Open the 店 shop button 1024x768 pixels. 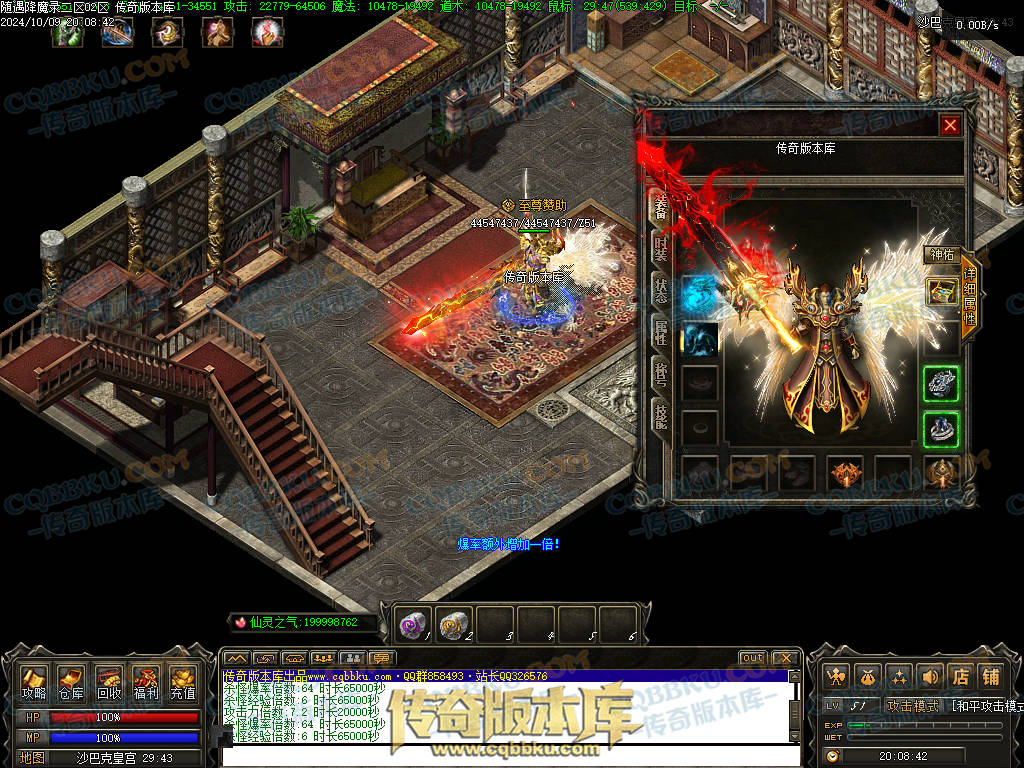[x=961, y=676]
